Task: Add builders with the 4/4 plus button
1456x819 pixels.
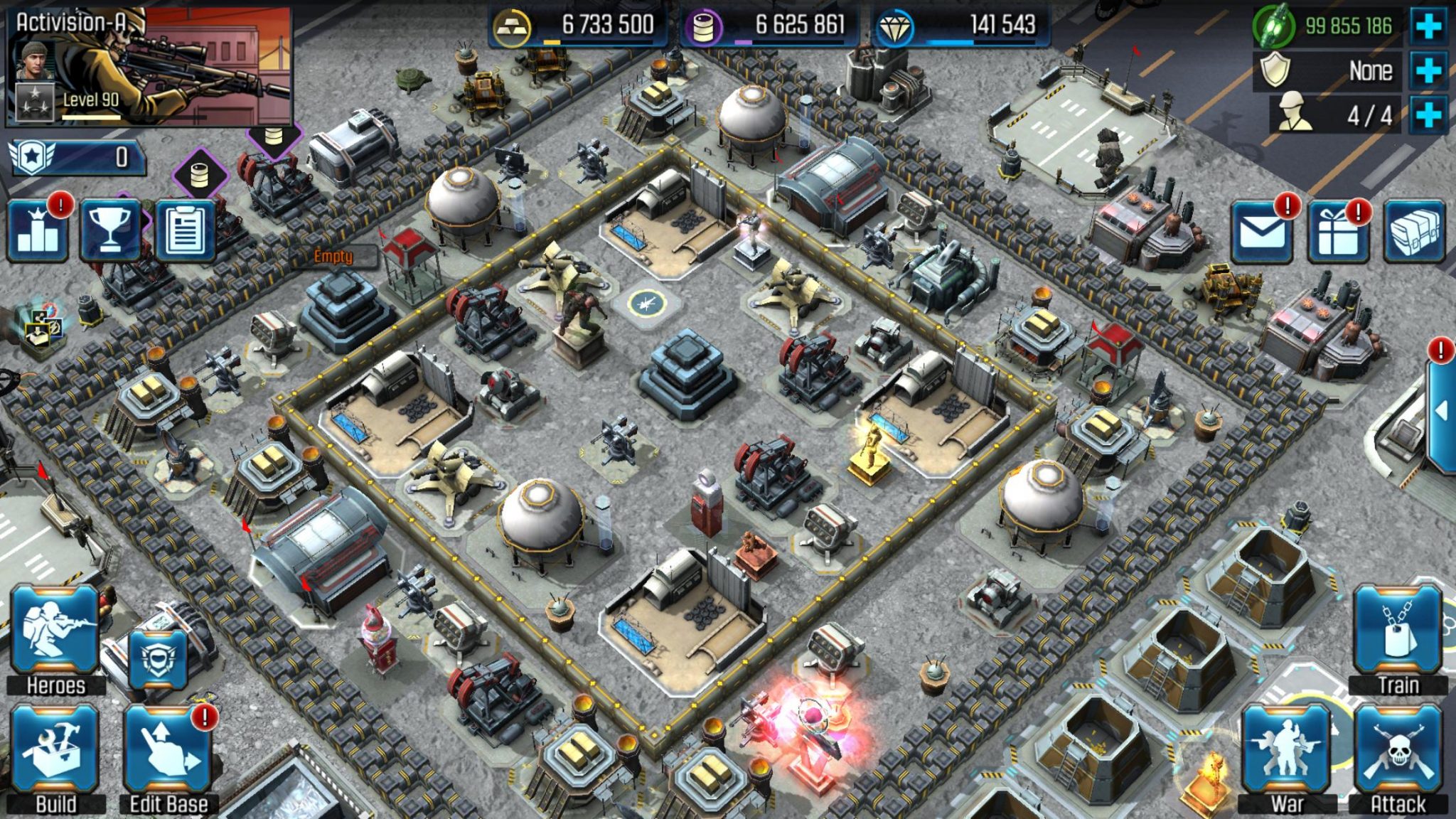Action: (1428, 114)
